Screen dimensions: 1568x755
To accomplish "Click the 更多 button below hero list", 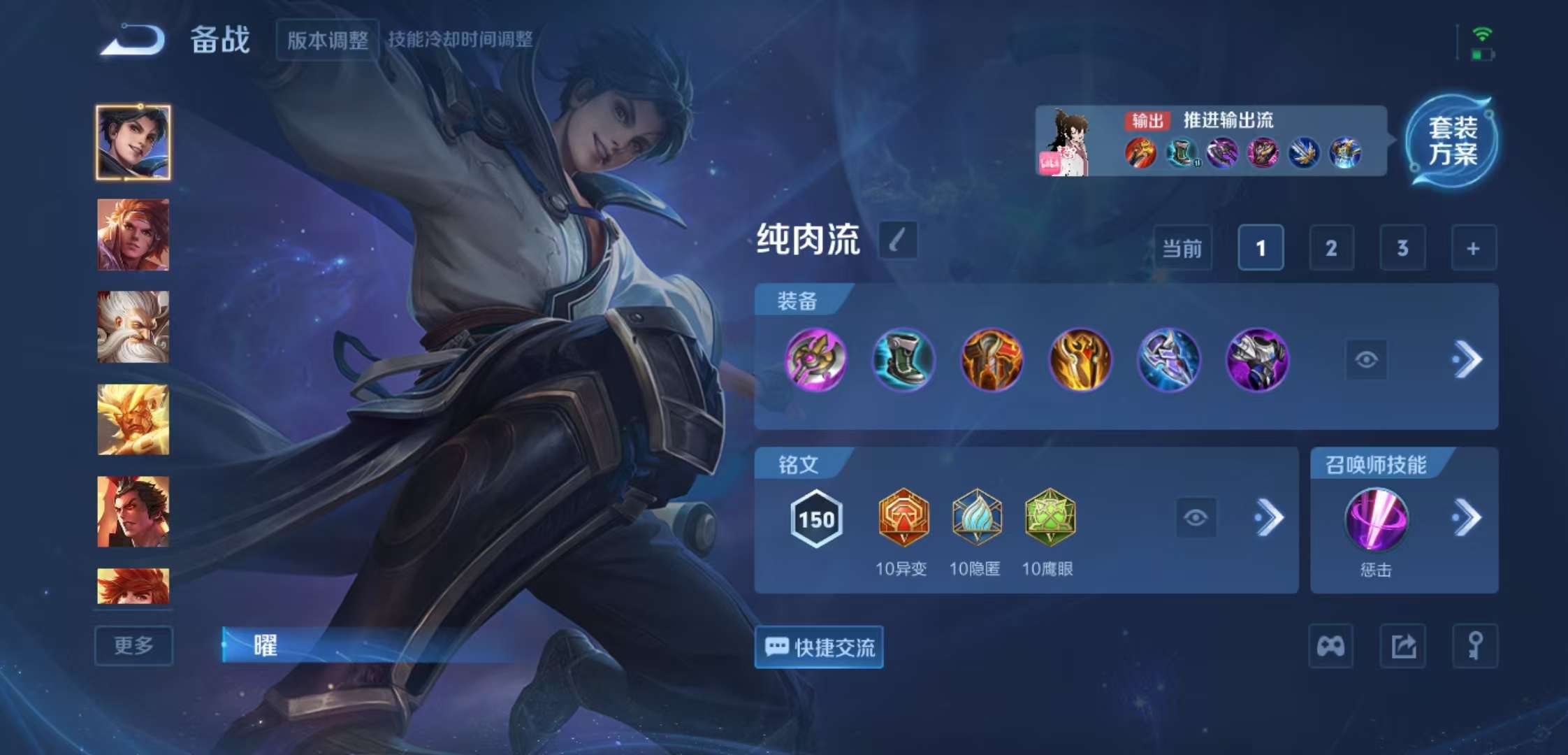I will tap(133, 645).
